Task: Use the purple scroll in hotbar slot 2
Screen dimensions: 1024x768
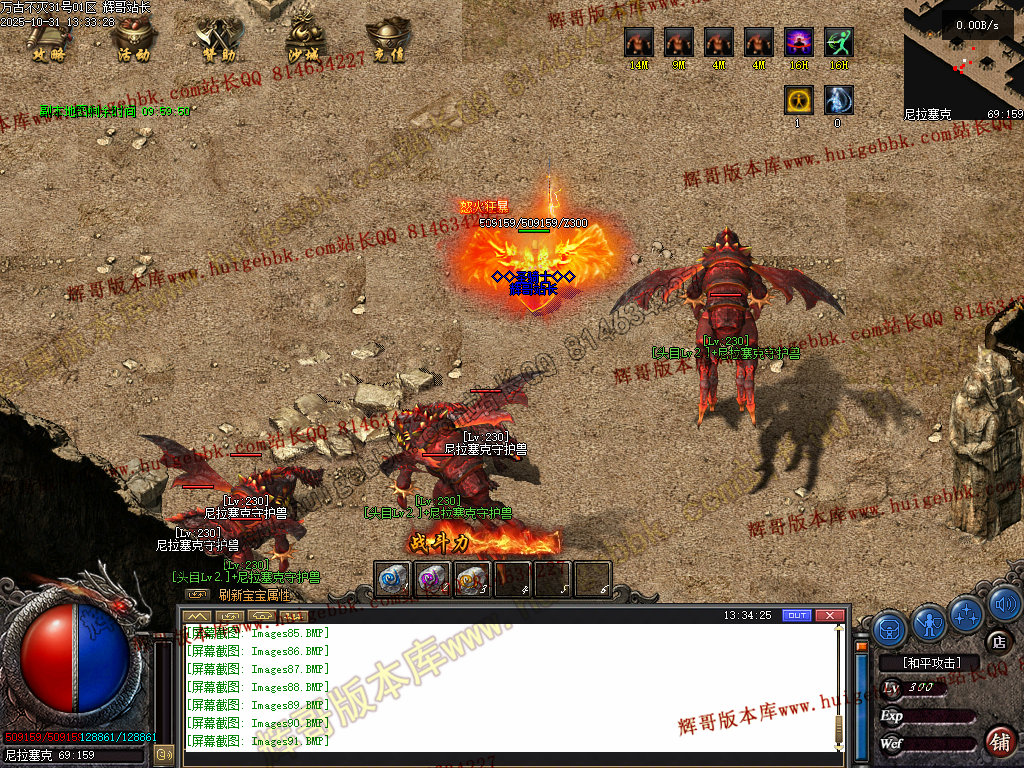Action: 432,579
